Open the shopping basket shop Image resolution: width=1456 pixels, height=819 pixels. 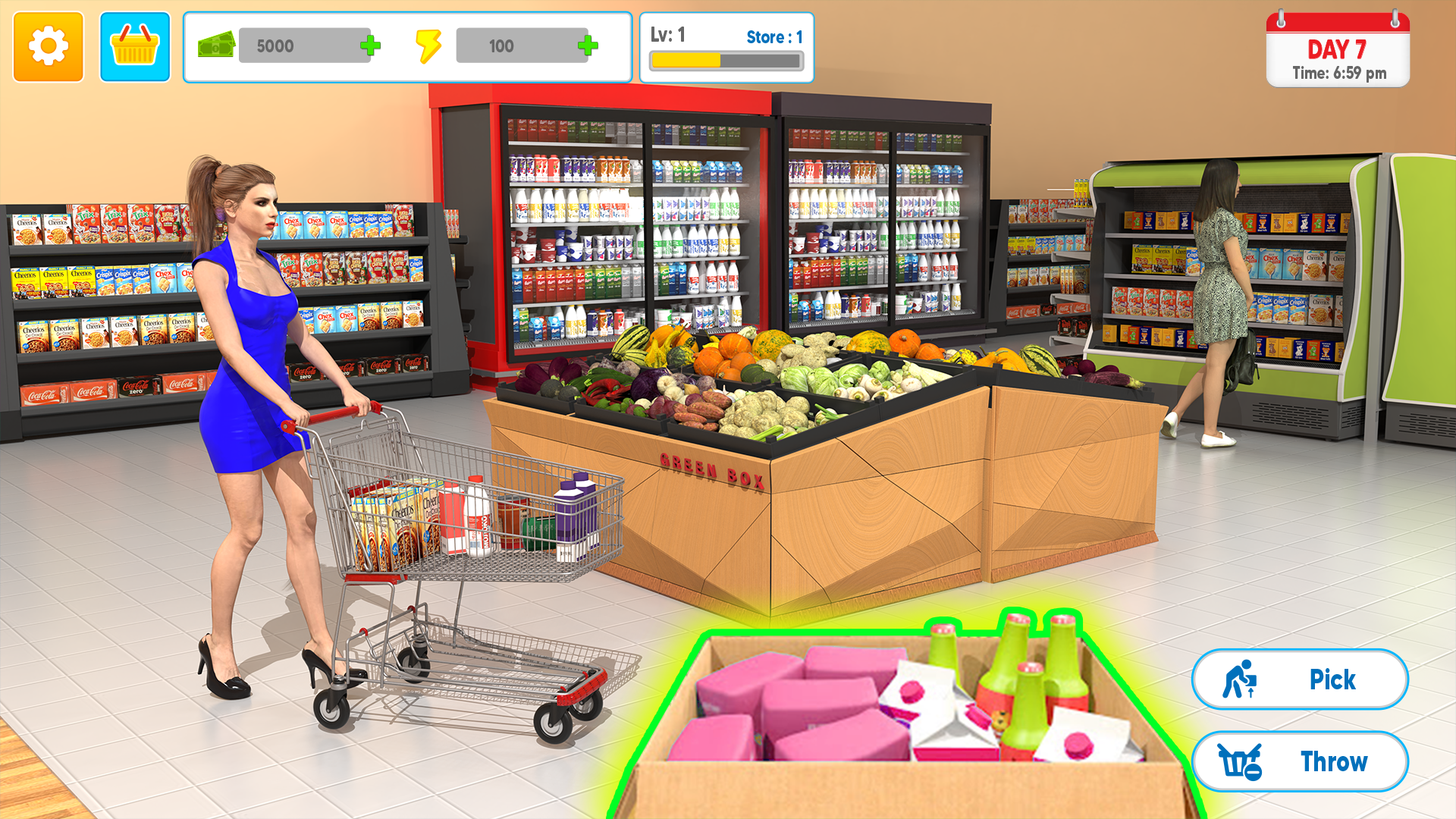135,47
